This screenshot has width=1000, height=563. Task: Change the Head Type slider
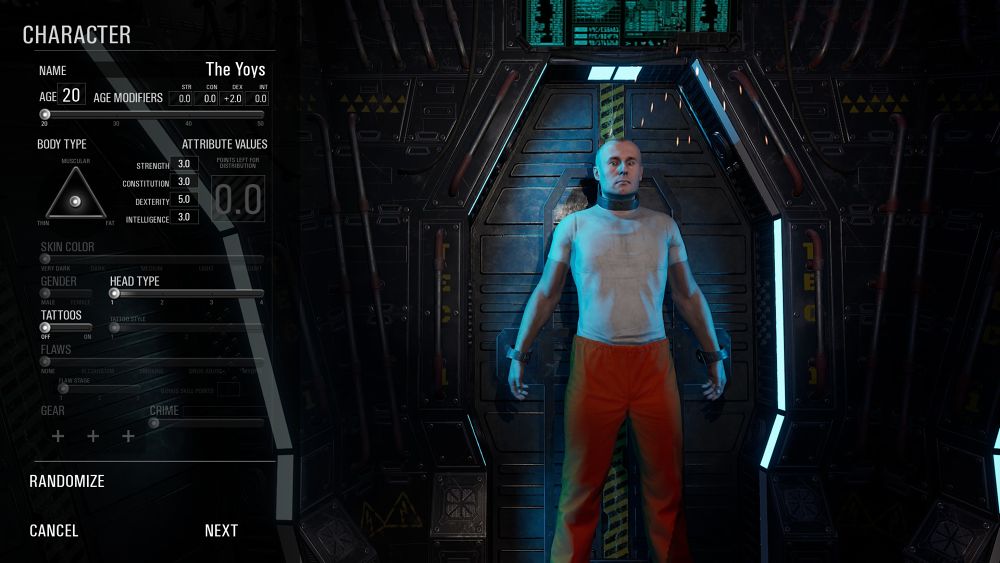115,293
